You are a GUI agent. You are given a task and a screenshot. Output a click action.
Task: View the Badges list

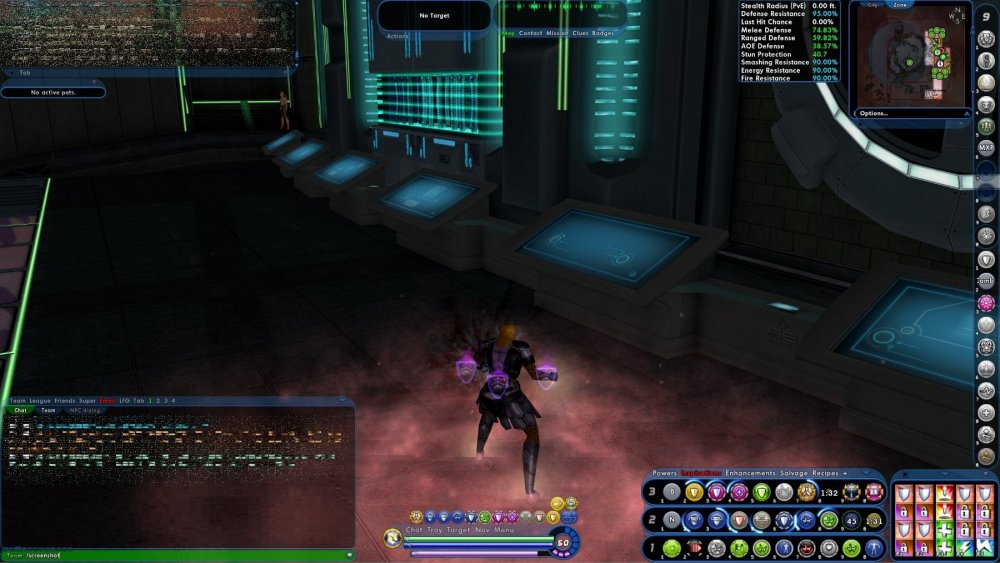point(603,33)
